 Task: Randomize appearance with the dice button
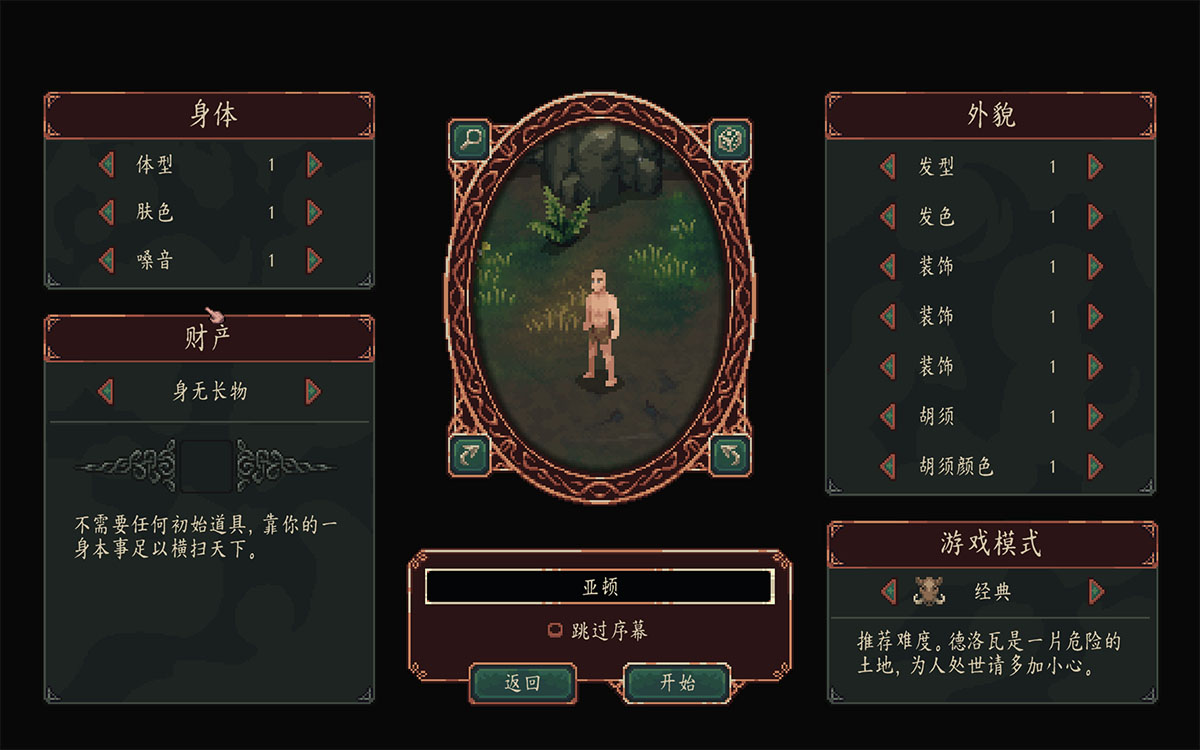731,139
